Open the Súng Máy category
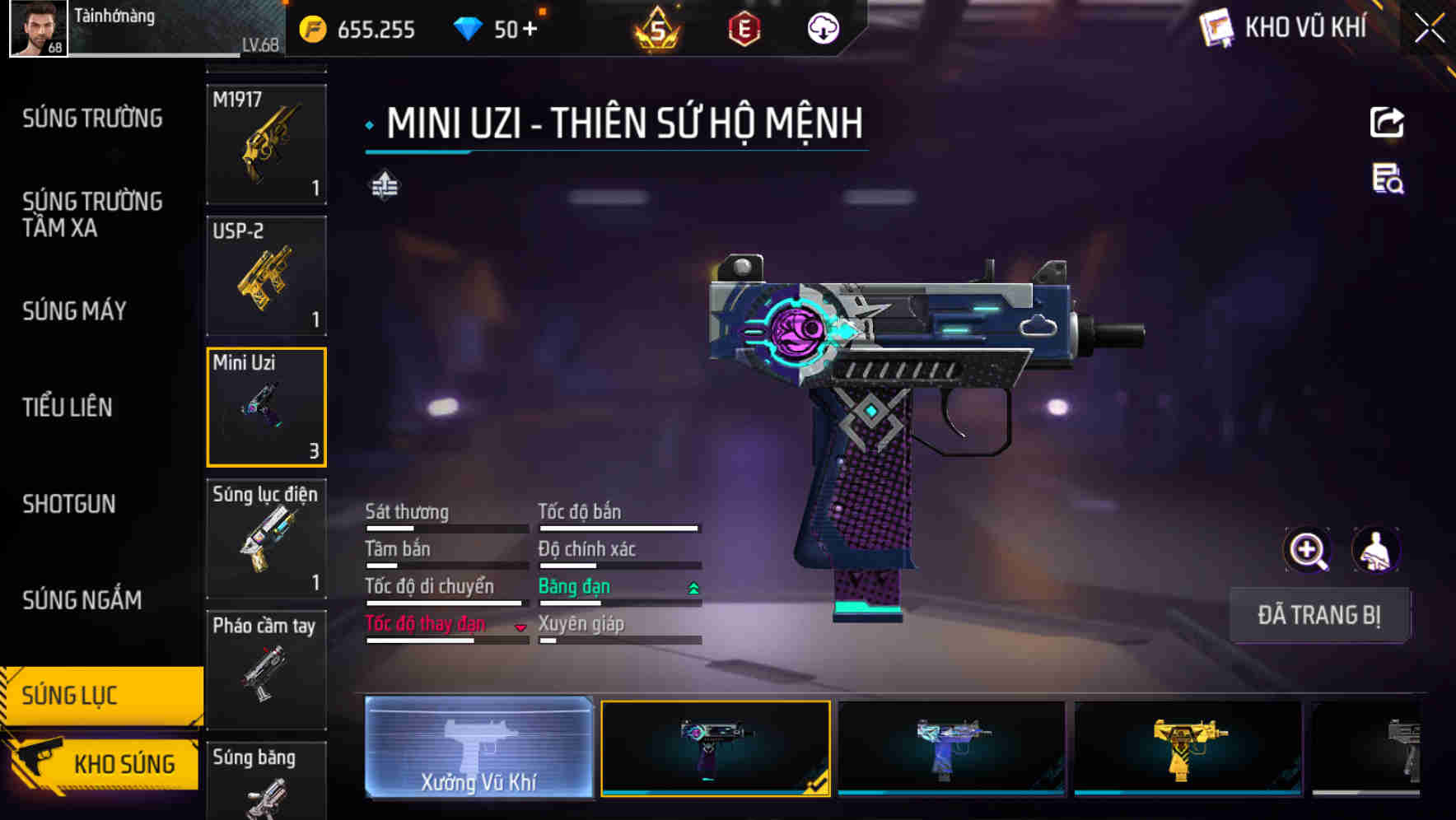 (x=74, y=310)
